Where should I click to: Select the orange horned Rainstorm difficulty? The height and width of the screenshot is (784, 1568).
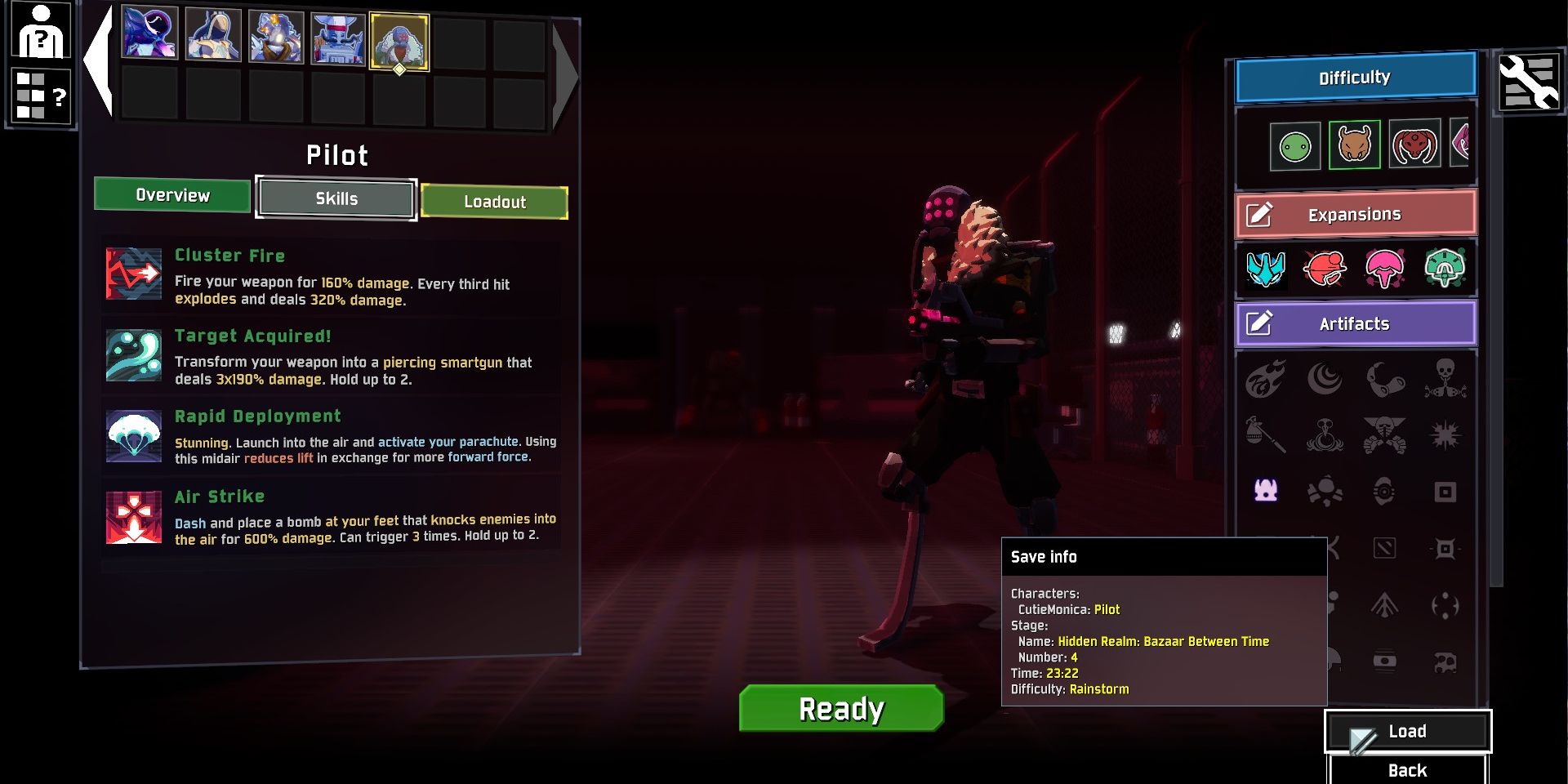[1354, 145]
